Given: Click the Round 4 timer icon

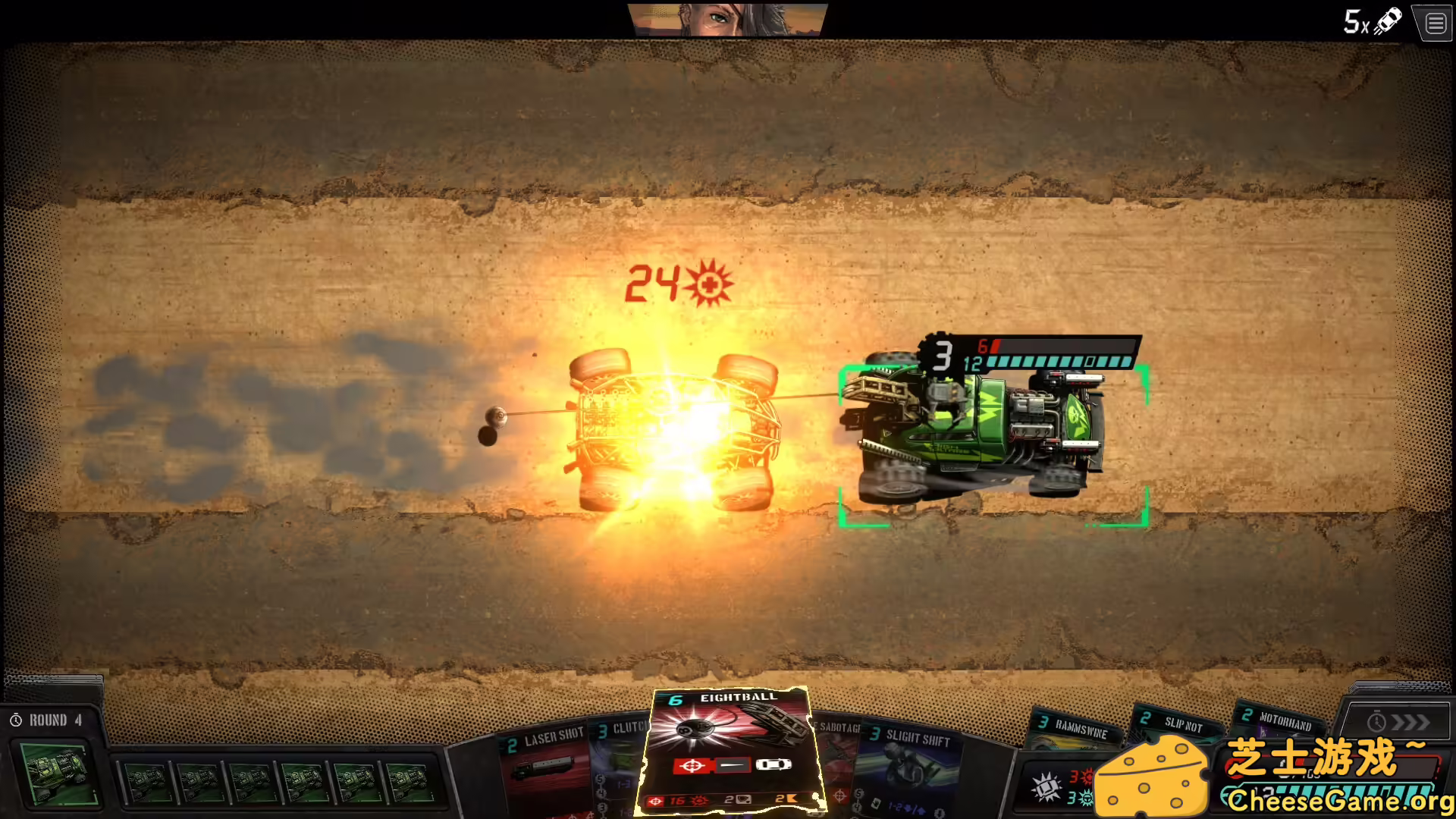Looking at the screenshot, I should [x=17, y=720].
